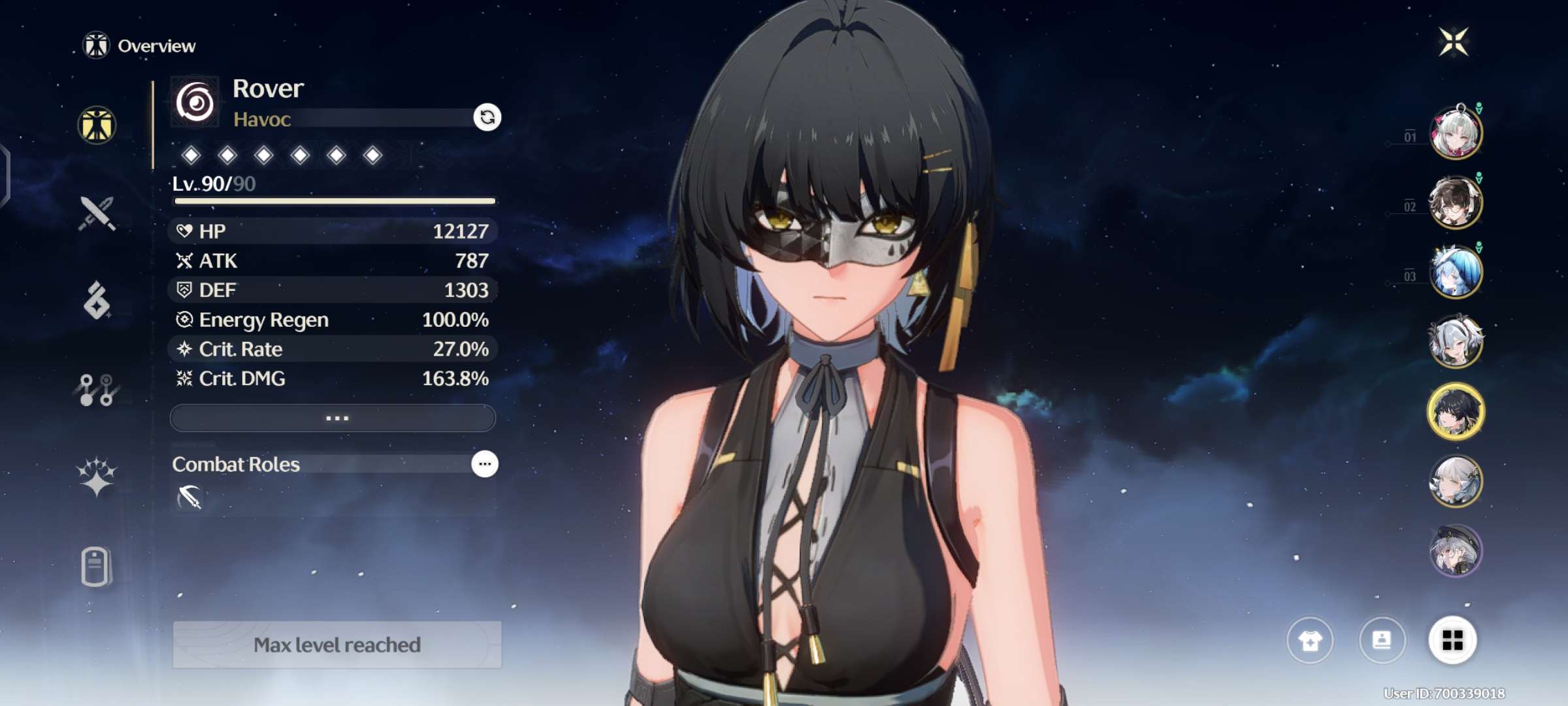
Task: Click the Max level reached button
Action: 337,645
